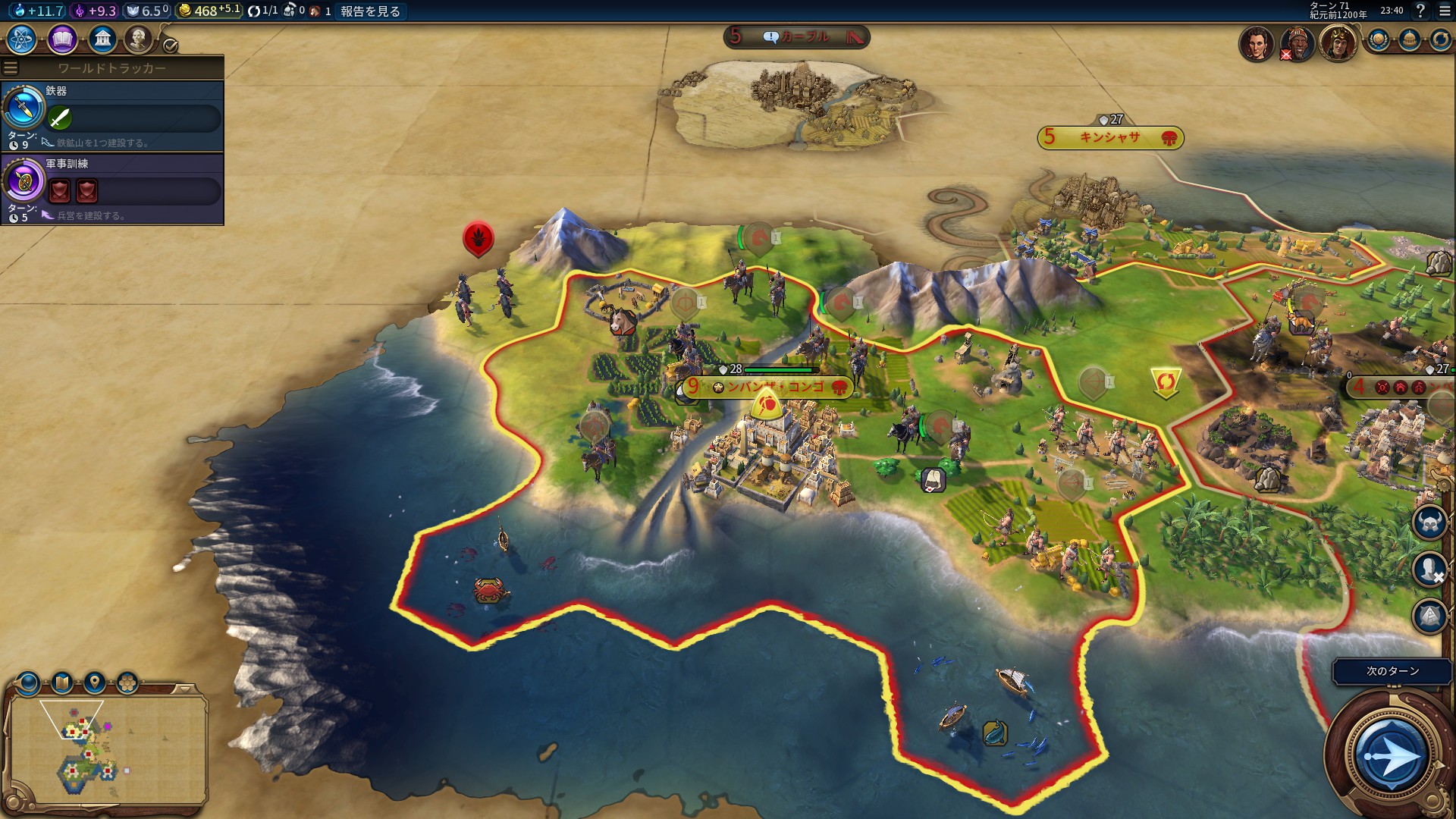Open the help question mark button
The image size is (1456, 819).
pos(1420,11)
